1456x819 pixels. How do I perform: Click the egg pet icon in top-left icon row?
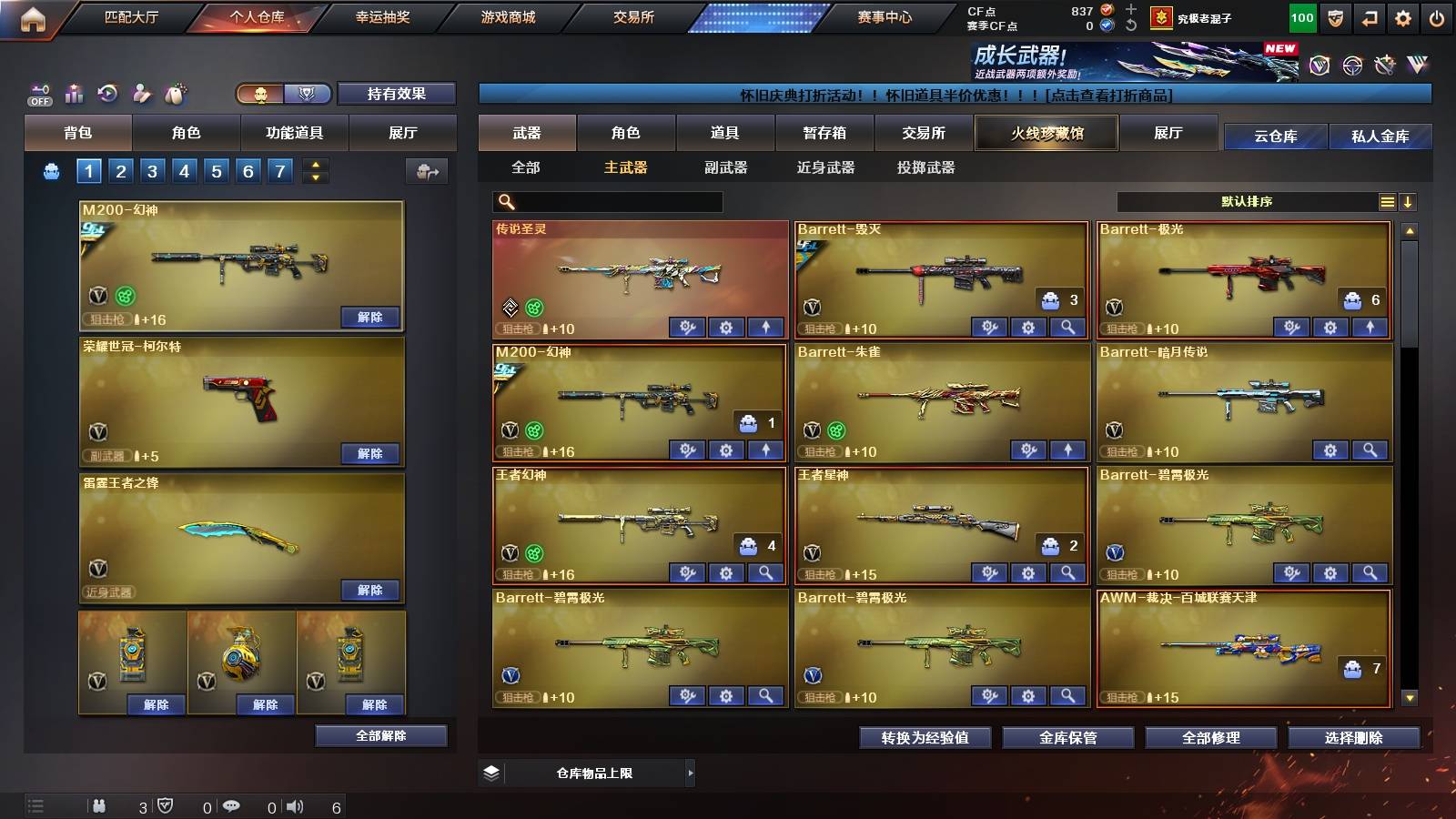click(175, 93)
